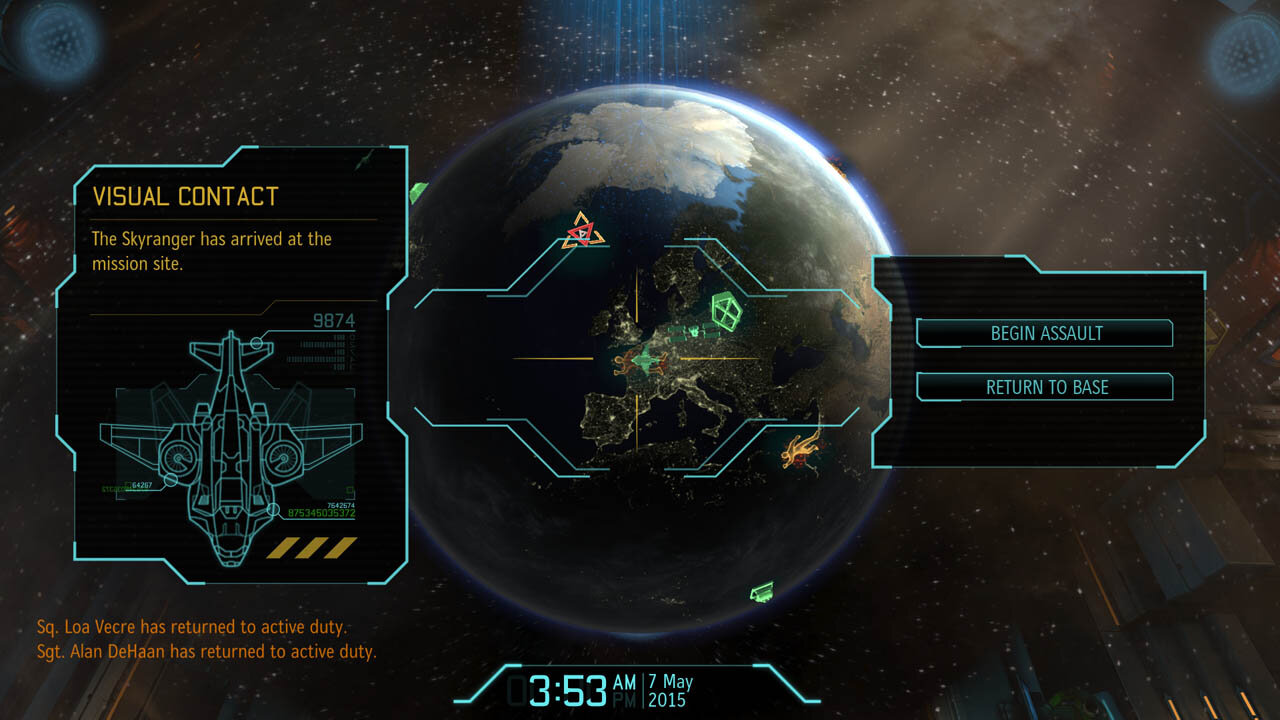This screenshot has width=1280, height=720.
Task: Choose Return to Base
Action: pyautogui.click(x=1045, y=387)
